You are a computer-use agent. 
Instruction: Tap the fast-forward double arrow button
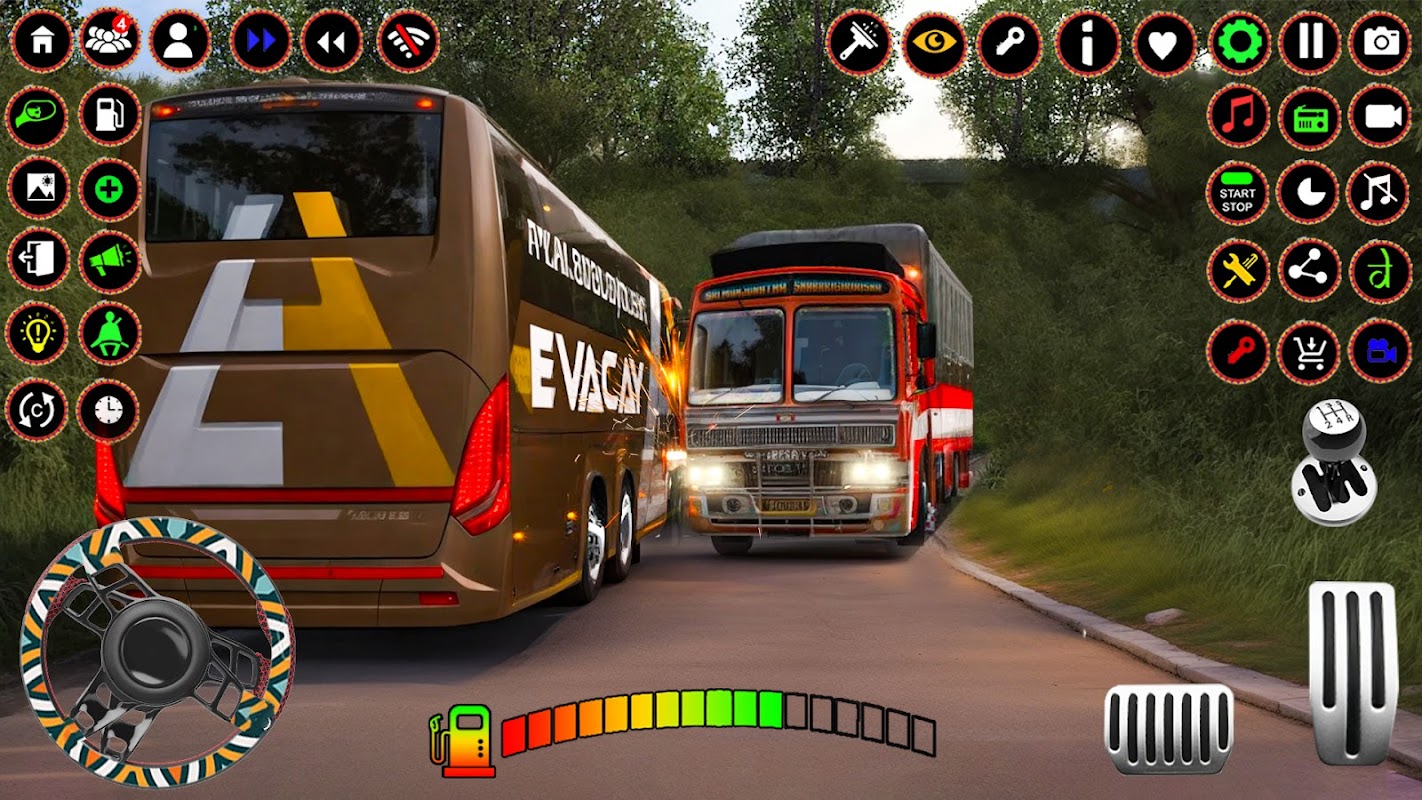pos(261,41)
